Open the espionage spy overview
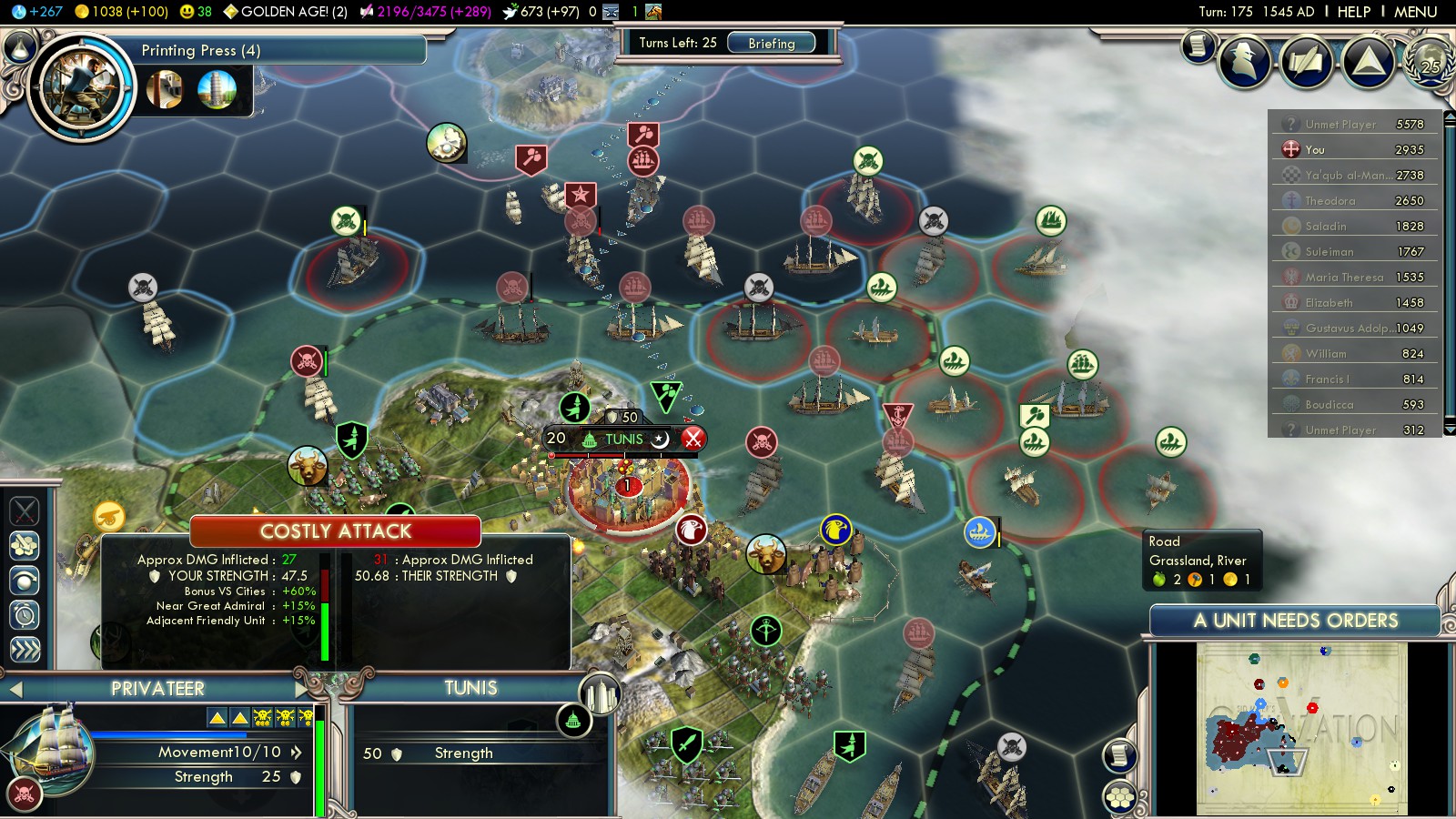The image size is (1456, 819). [x=1245, y=60]
